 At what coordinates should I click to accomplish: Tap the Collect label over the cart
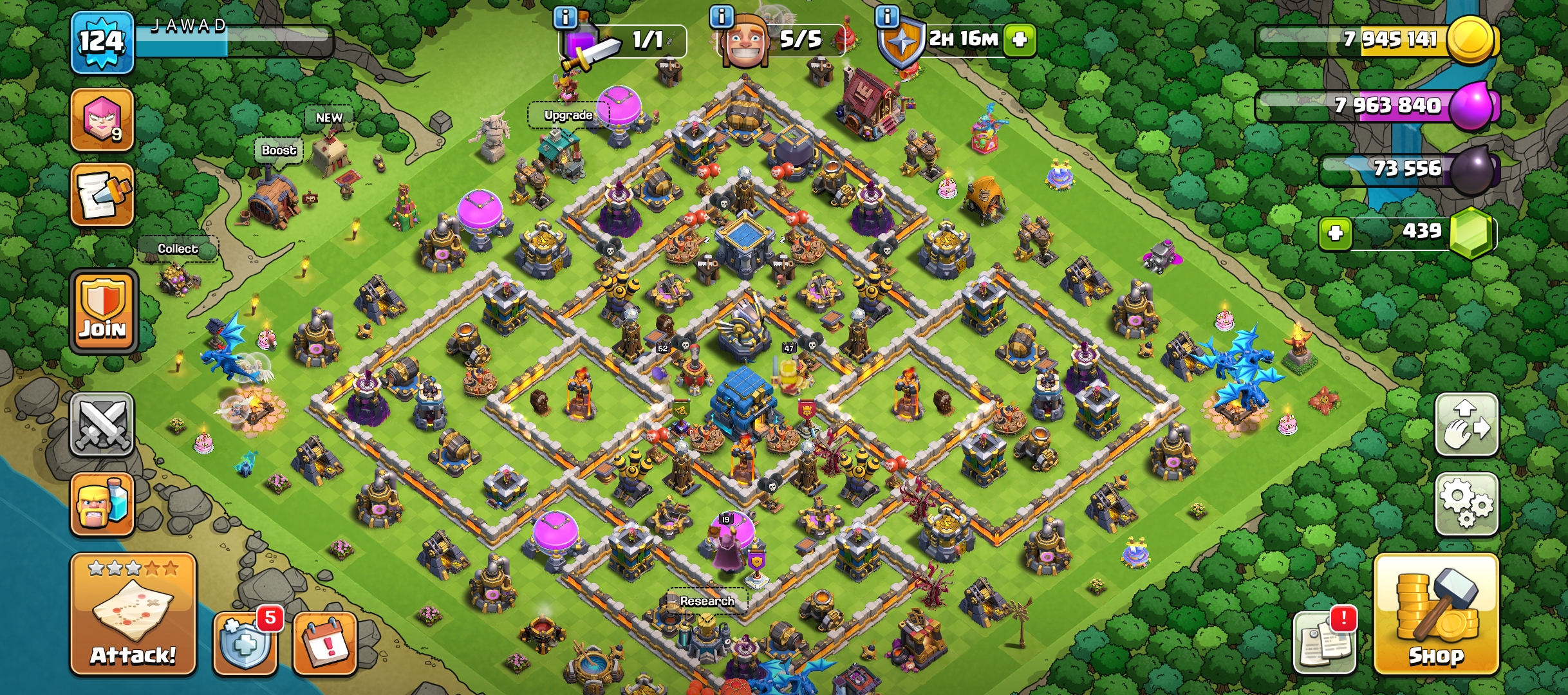pyautogui.click(x=178, y=248)
